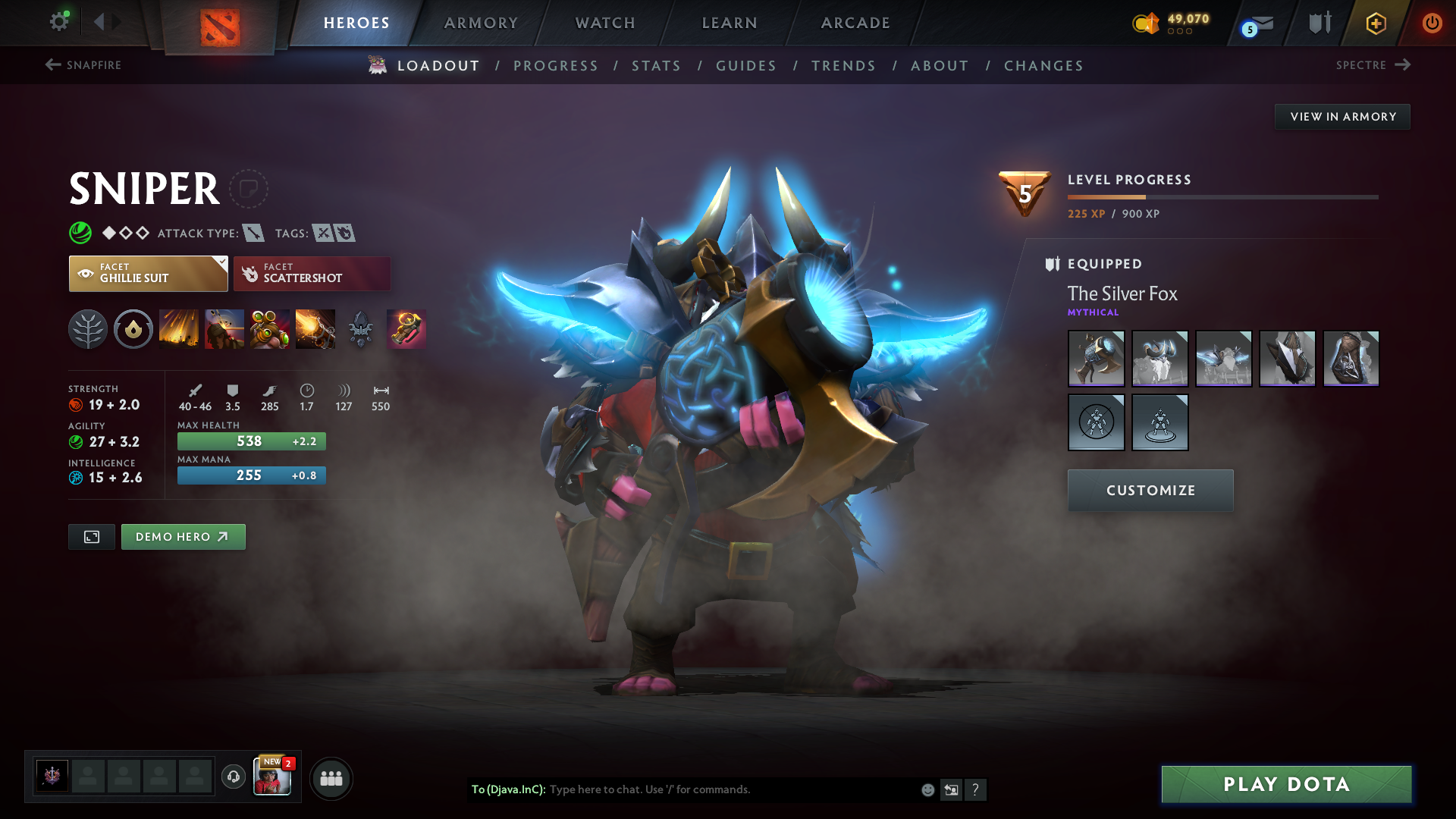Select the Ghillie Suit facet
Viewport: 1456px width, 819px height.
pos(148,274)
